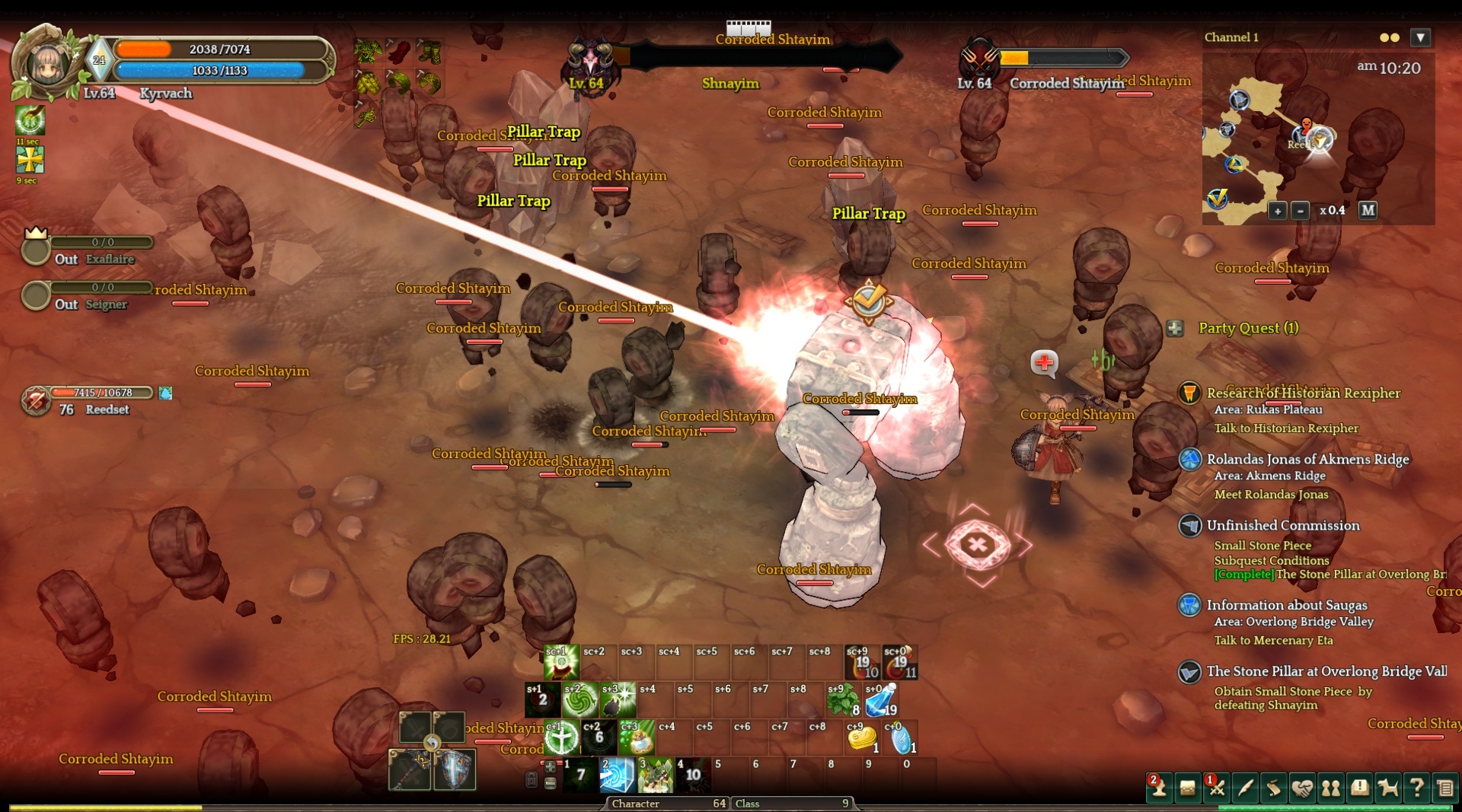Viewport: 1462px width, 812px height.
Task: Select the Unfinished Commission quest entry
Action: 1282,525
